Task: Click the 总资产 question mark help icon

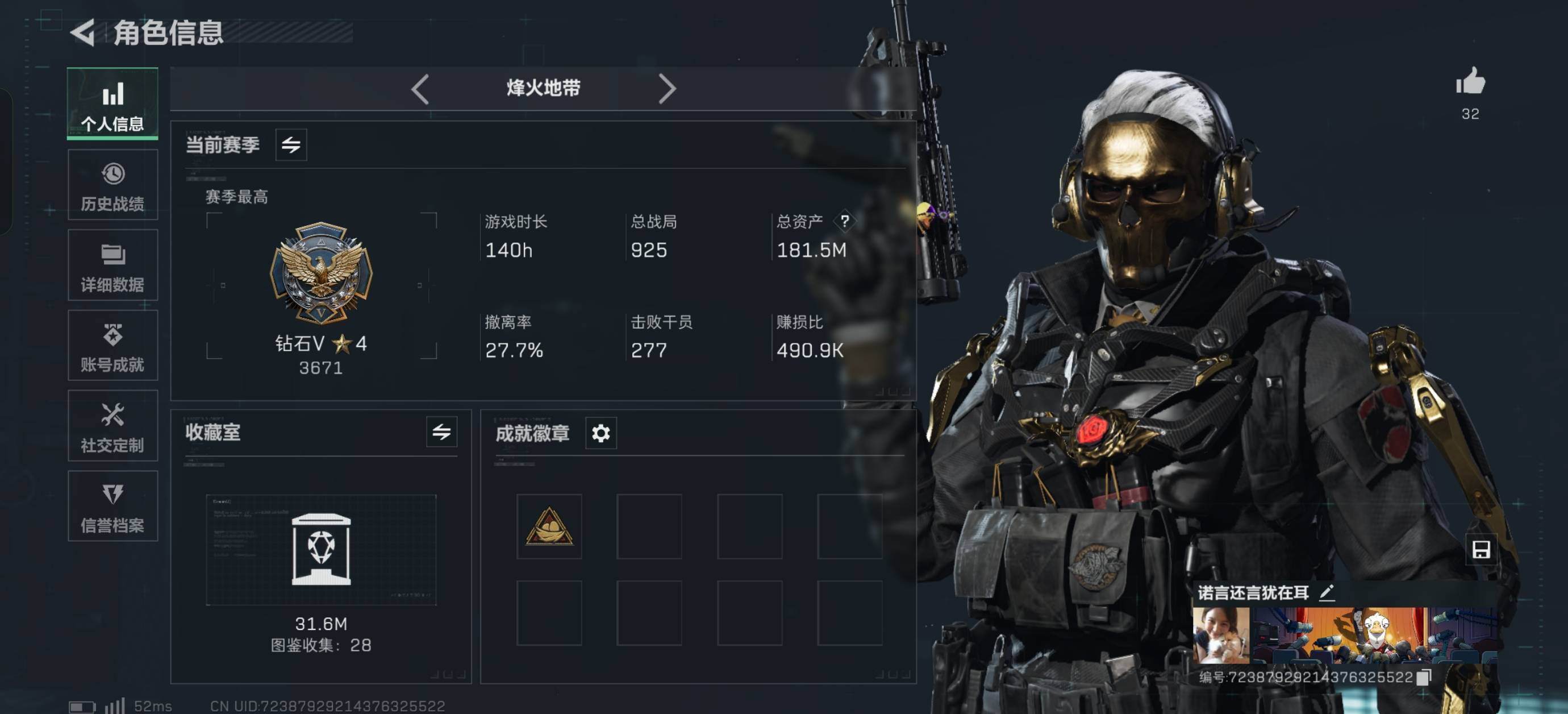Action: 845,221
